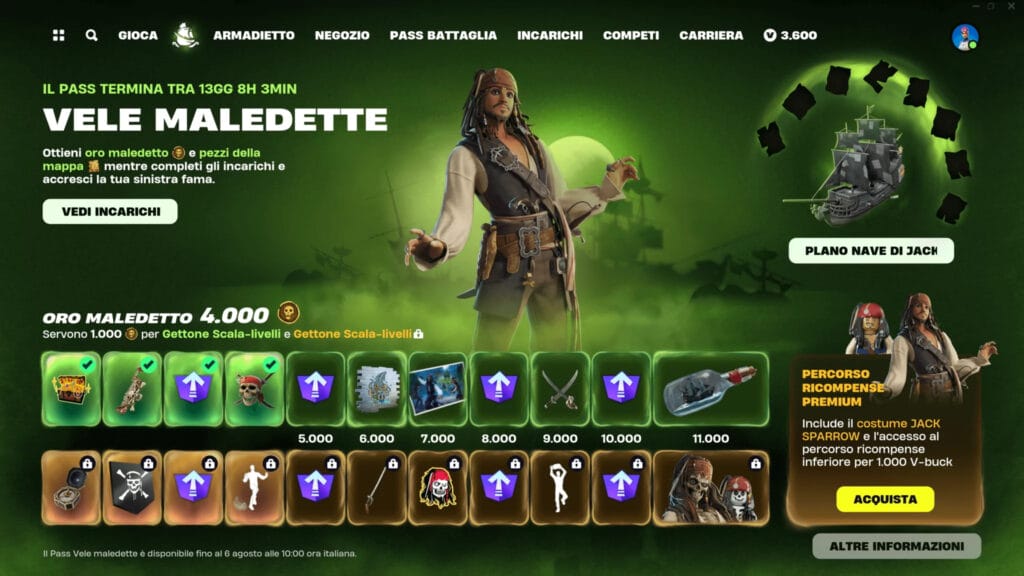Open the player profile avatar
This screenshot has width=1024, height=576.
(965, 37)
